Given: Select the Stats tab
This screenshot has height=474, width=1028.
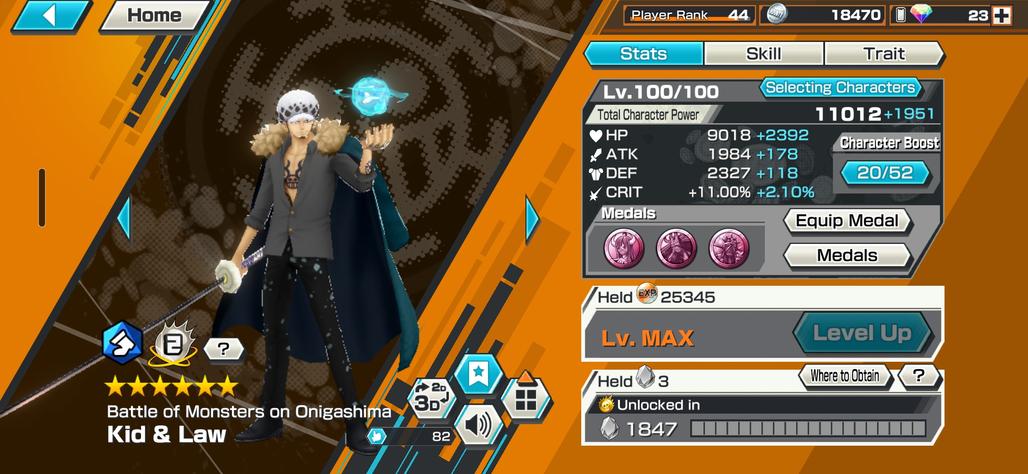Looking at the screenshot, I should (x=643, y=54).
